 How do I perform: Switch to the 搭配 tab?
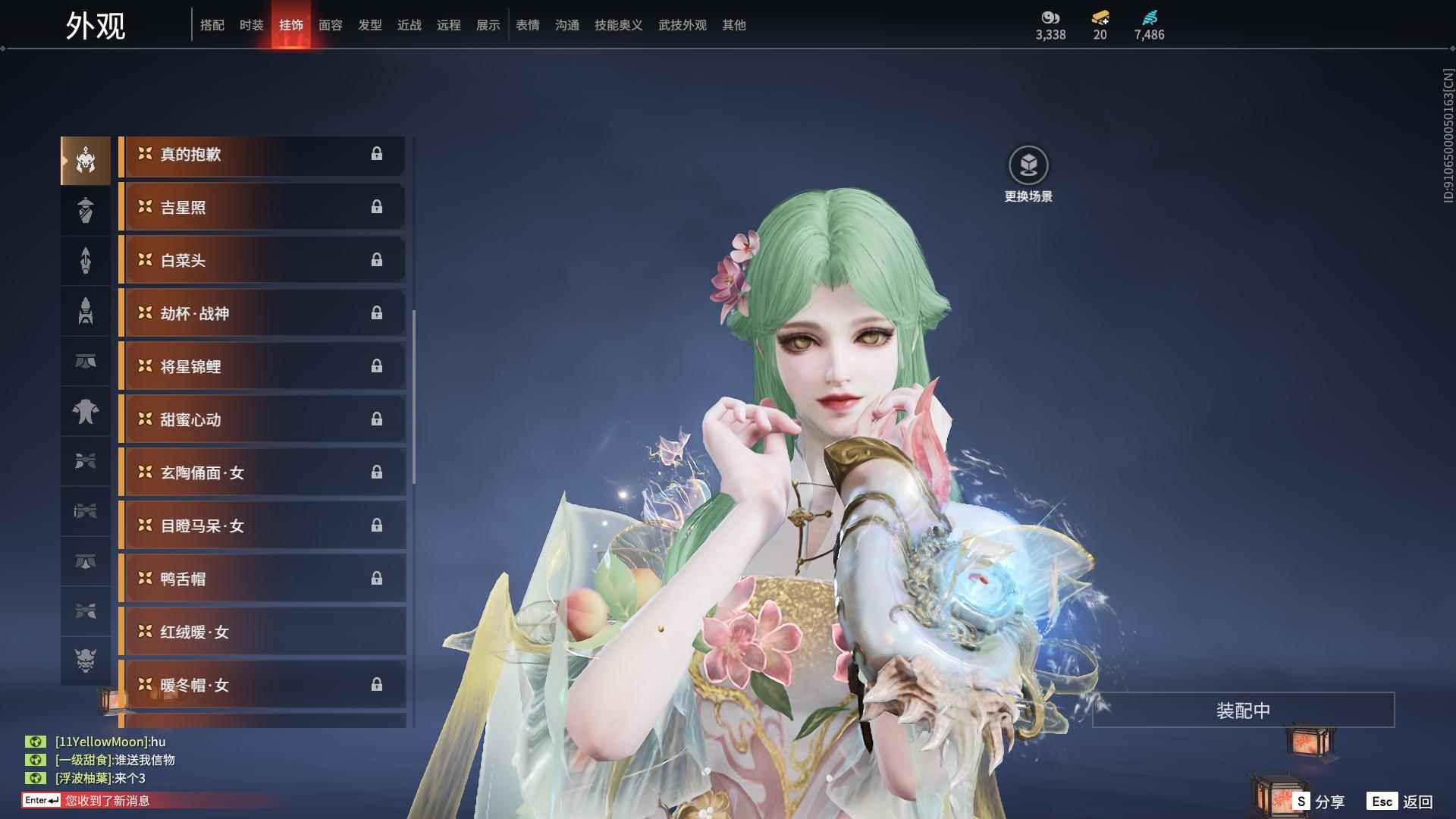(212, 25)
